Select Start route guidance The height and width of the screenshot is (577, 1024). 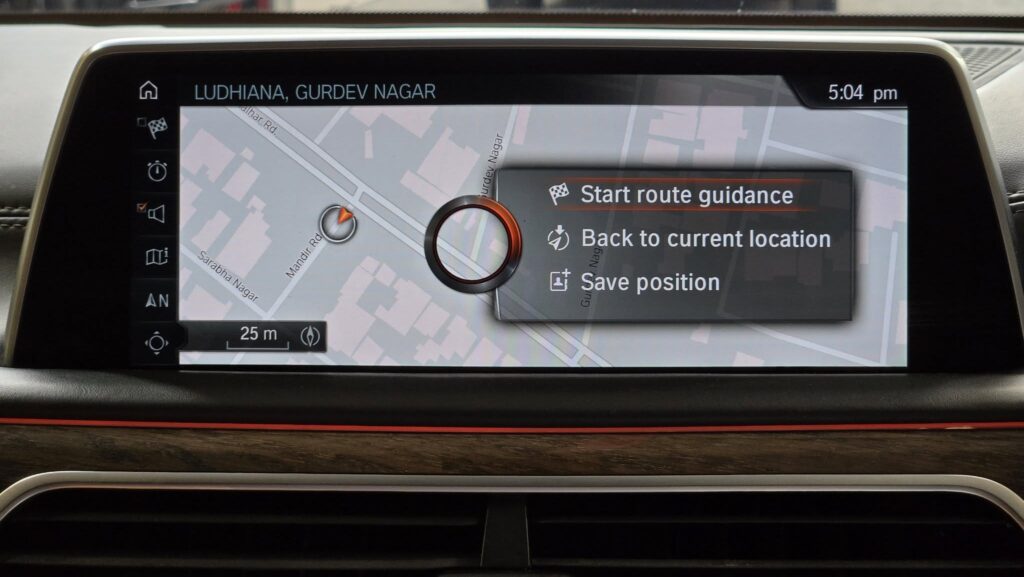[x=686, y=195]
